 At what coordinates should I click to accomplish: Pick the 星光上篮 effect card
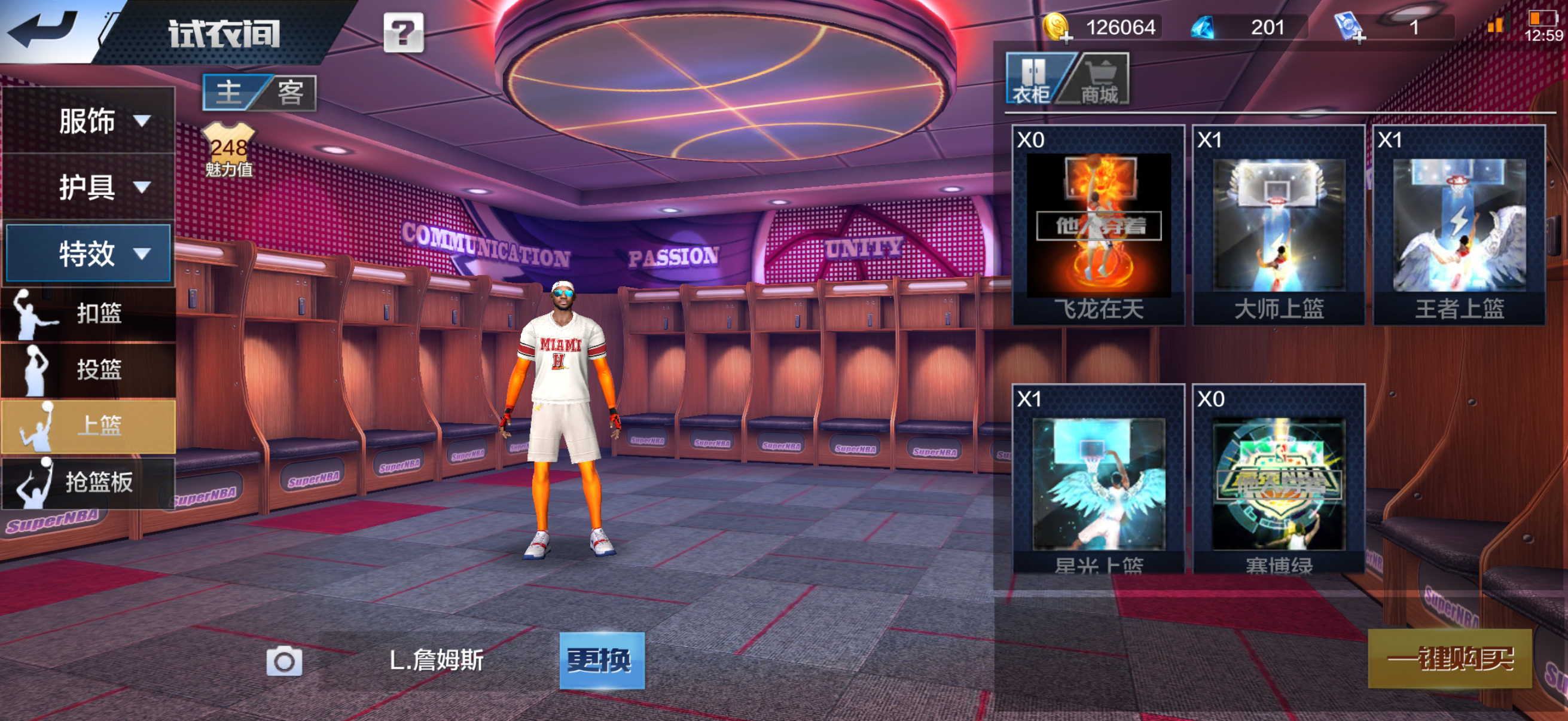[1098, 481]
